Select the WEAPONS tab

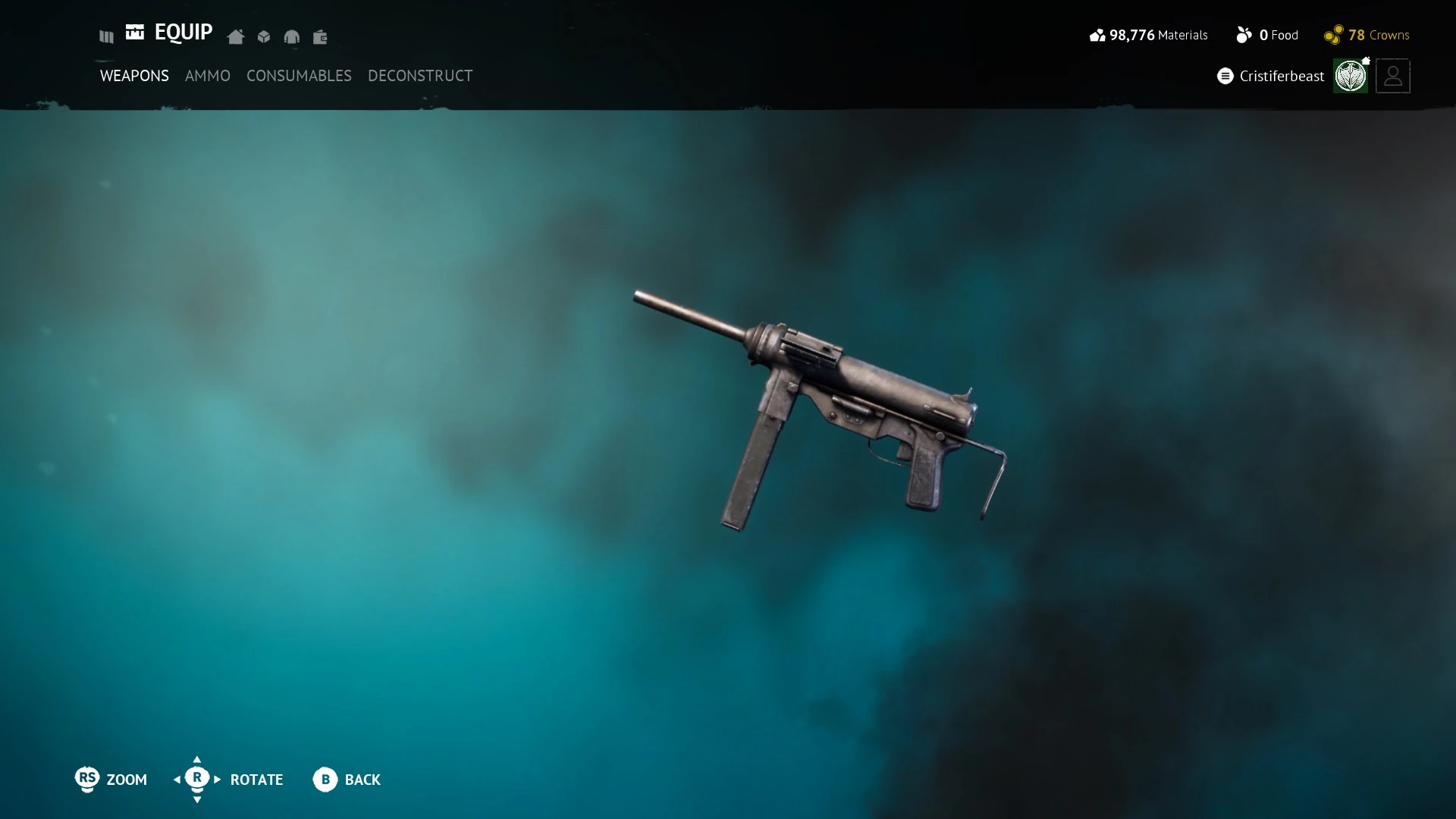[134, 76]
